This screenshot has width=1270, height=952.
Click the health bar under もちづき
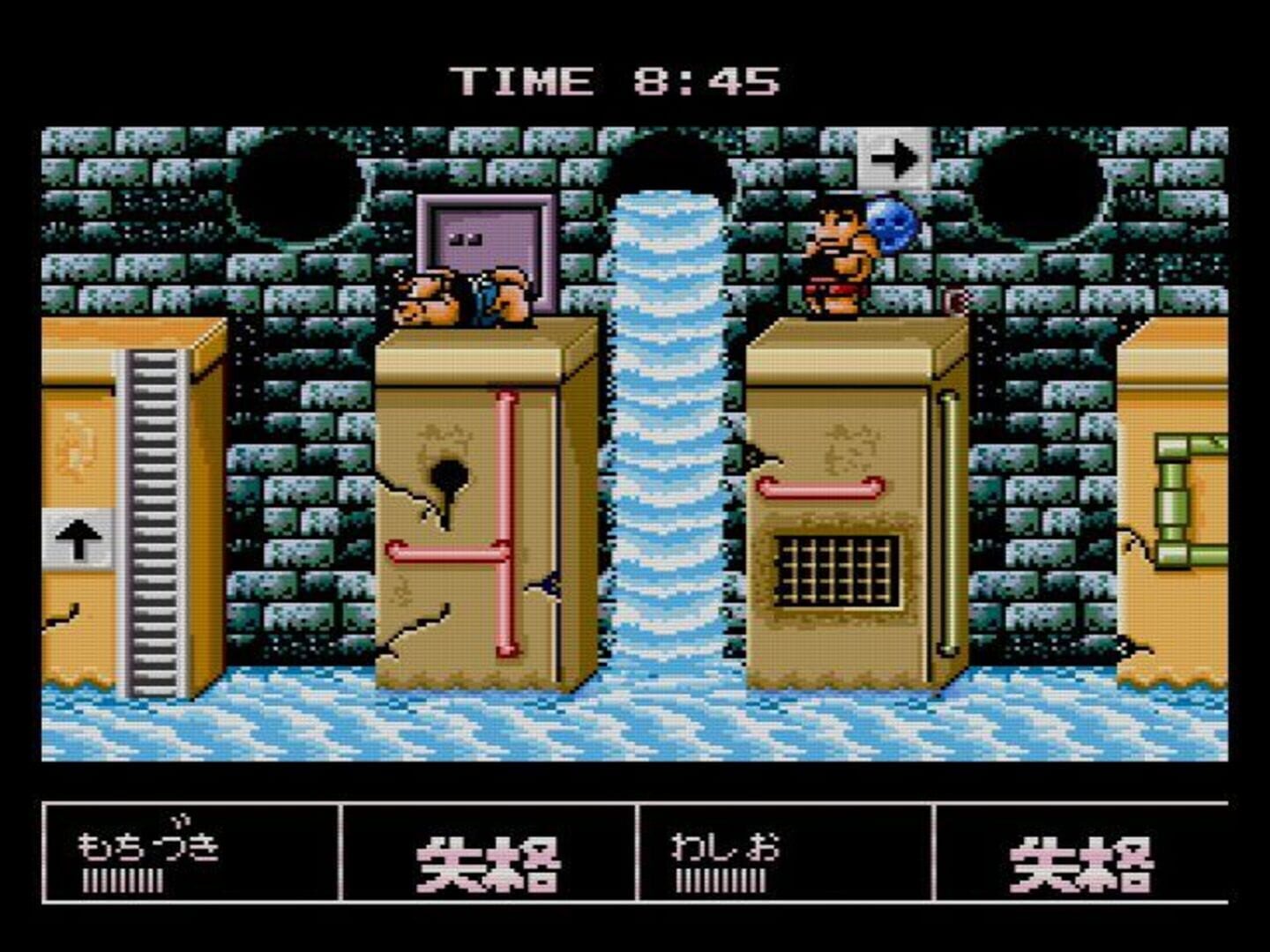[123, 881]
